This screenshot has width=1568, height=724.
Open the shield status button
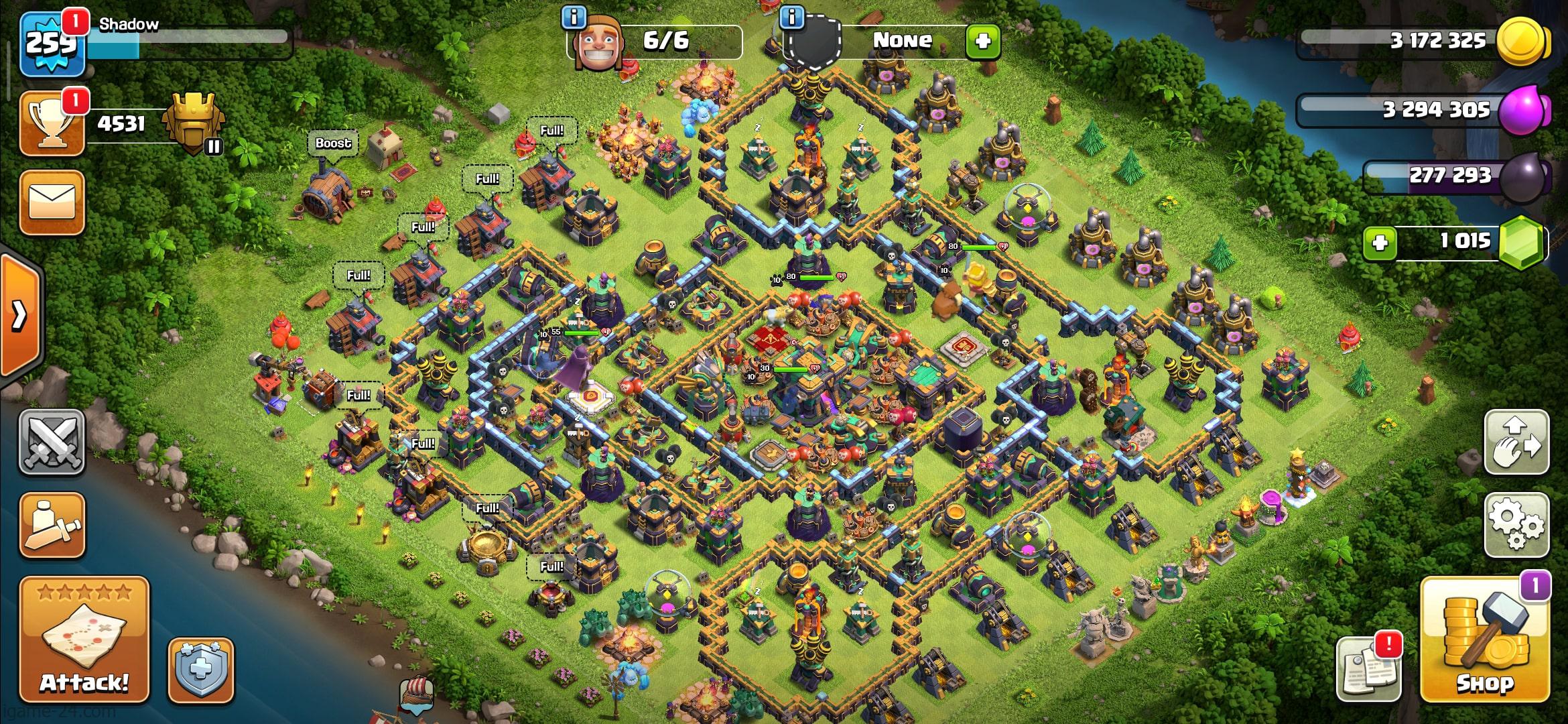200,670
